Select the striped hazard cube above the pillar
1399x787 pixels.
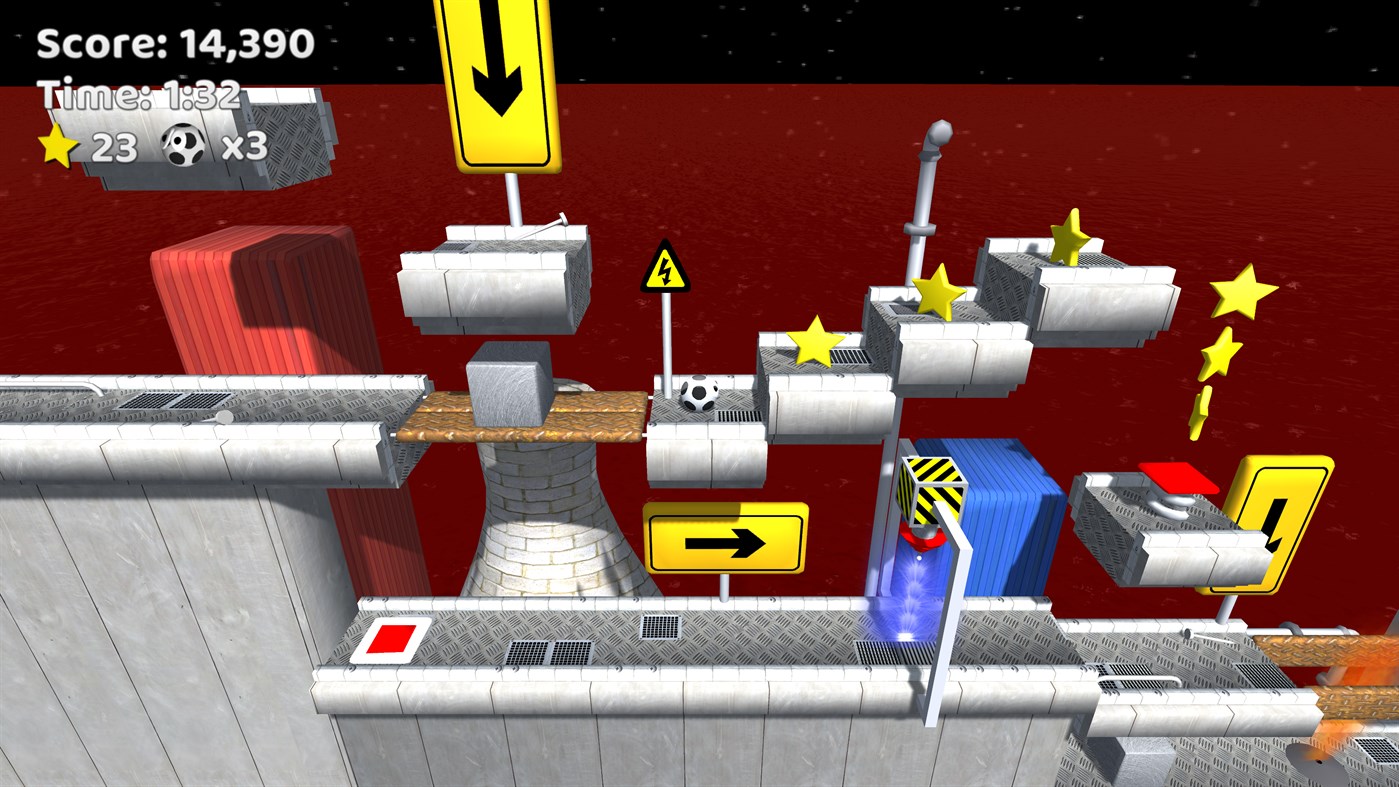[x=932, y=489]
